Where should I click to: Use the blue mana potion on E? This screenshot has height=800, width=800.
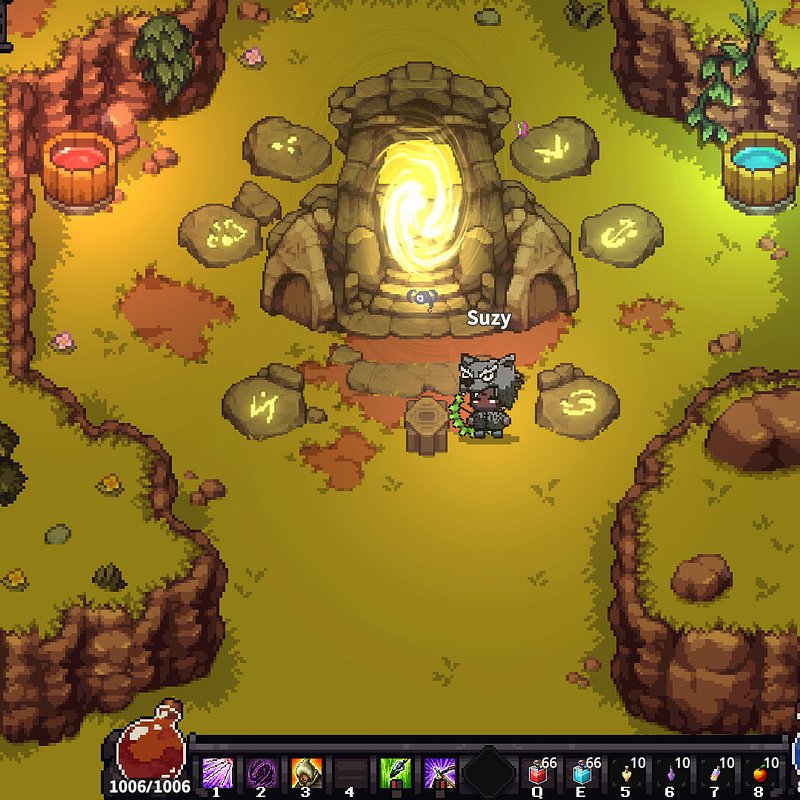coord(583,774)
